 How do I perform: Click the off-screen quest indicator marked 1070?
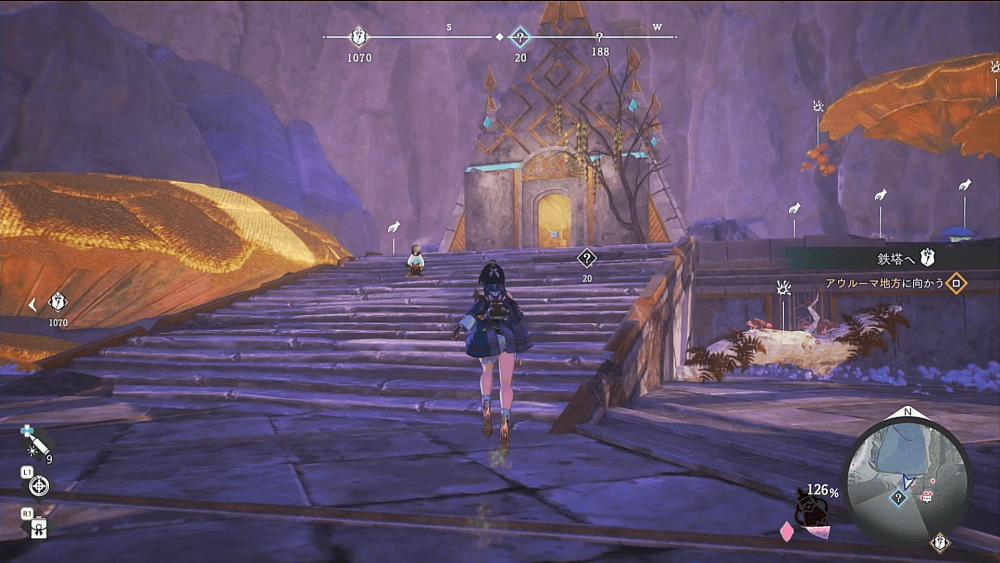58,302
